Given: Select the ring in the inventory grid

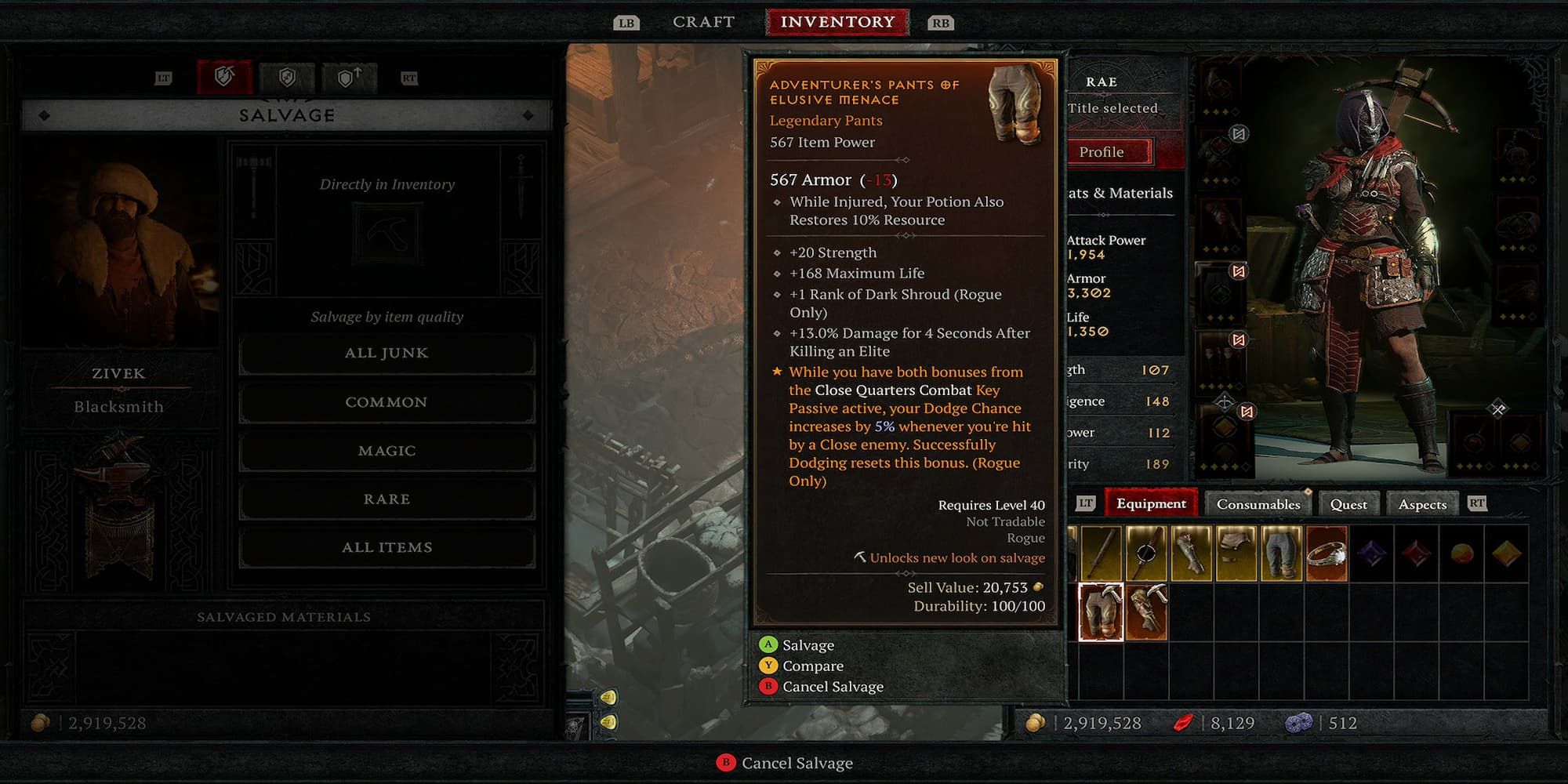Looking at the screenshot, I should (1327, 553).
